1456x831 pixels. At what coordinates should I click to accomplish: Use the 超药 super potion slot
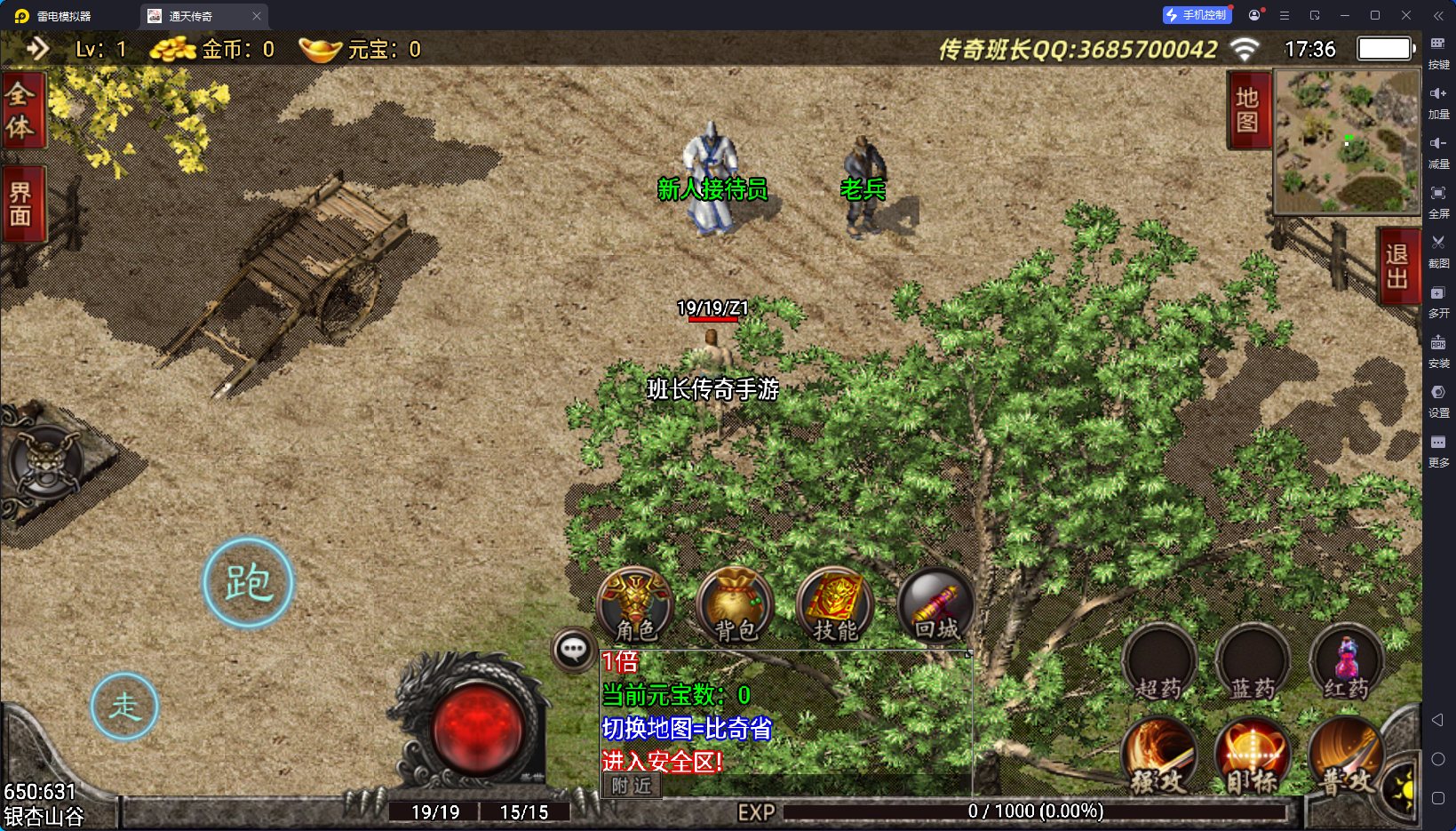click(1158, 663)
